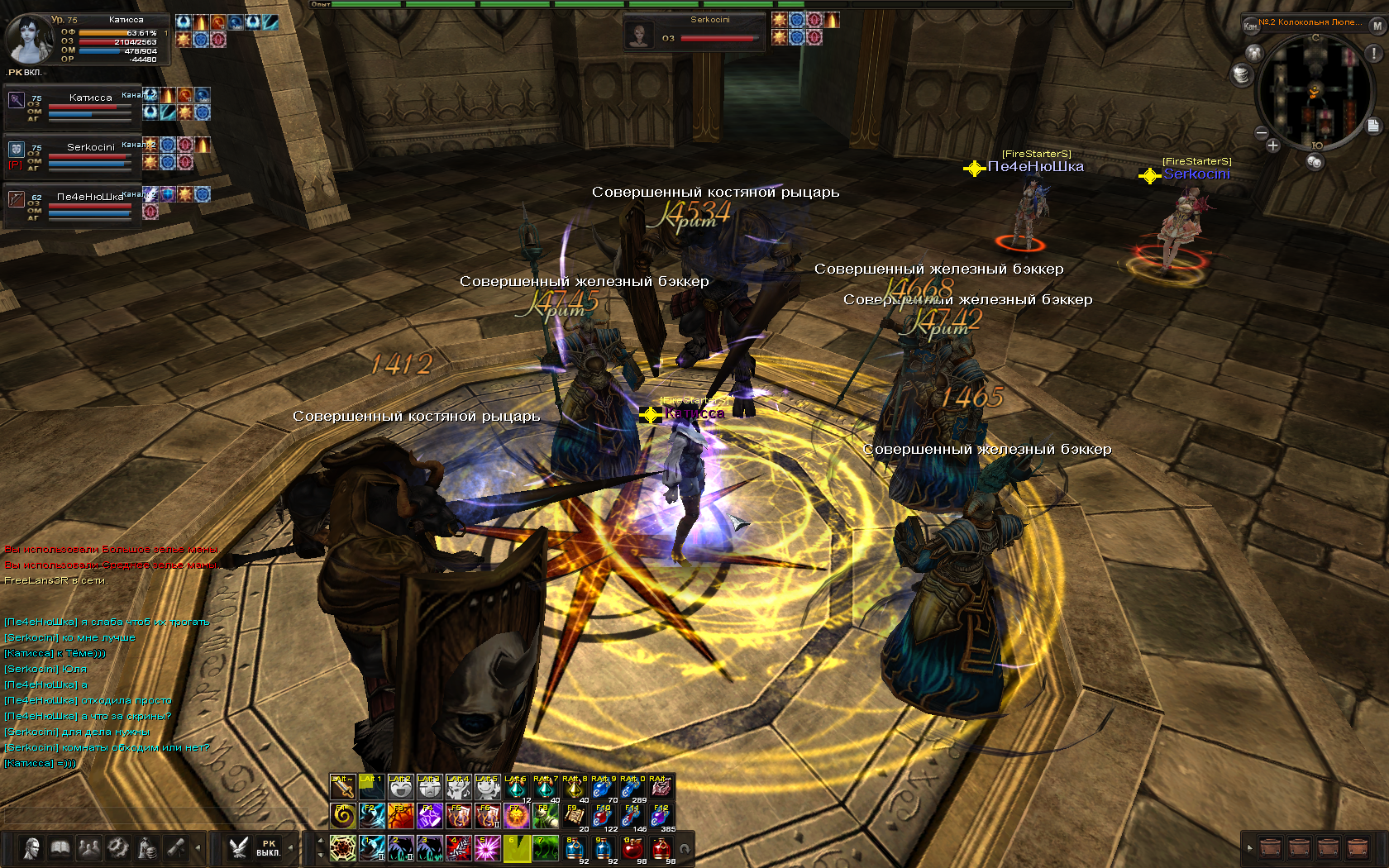The width and height of the screenshot is (1389, 868).
Task: Open the document page icon by minimap
Action: (x=1373, y=126)
